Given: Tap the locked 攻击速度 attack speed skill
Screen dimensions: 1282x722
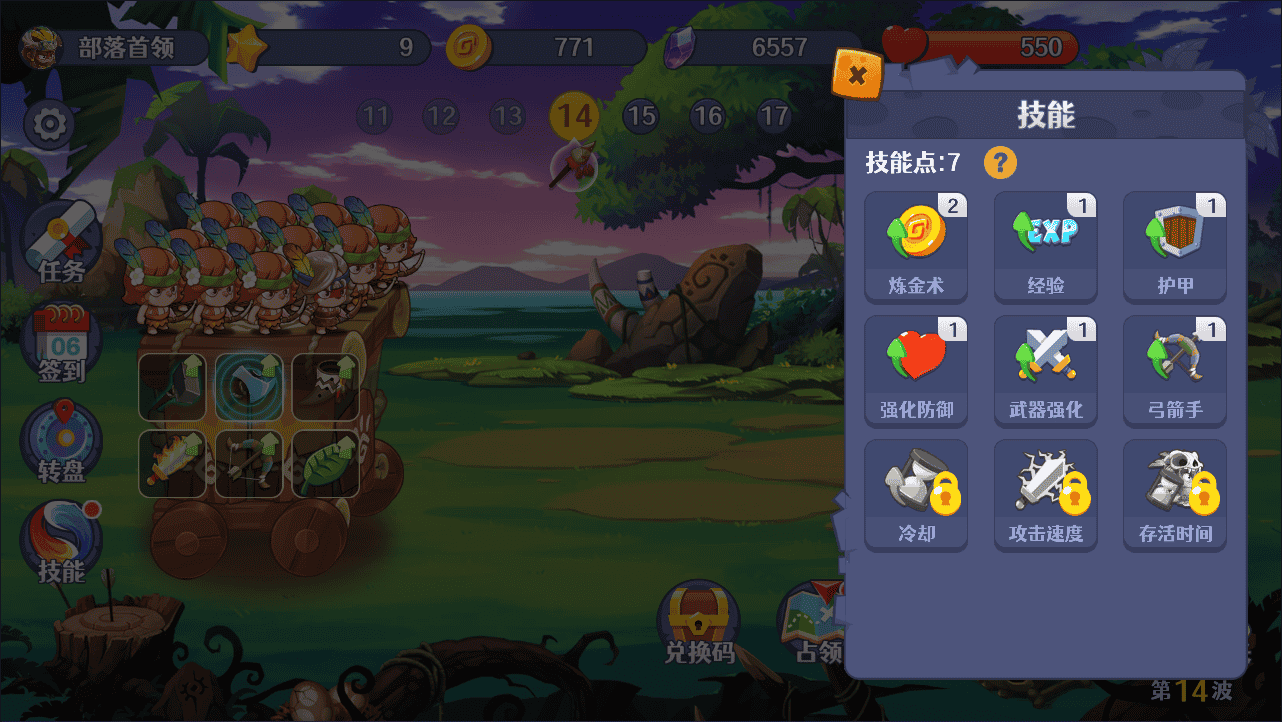Looking at the screenshot, I should [1045, 494].
